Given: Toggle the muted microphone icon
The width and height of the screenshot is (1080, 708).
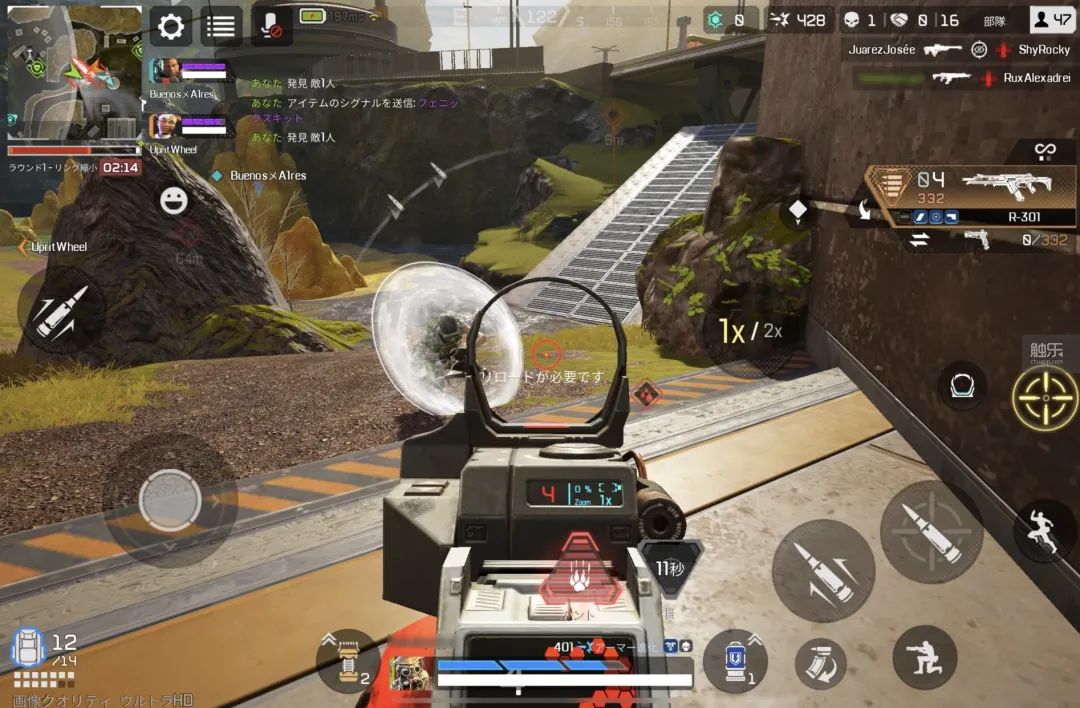Looking at the screenshot, I should (271, 27).
